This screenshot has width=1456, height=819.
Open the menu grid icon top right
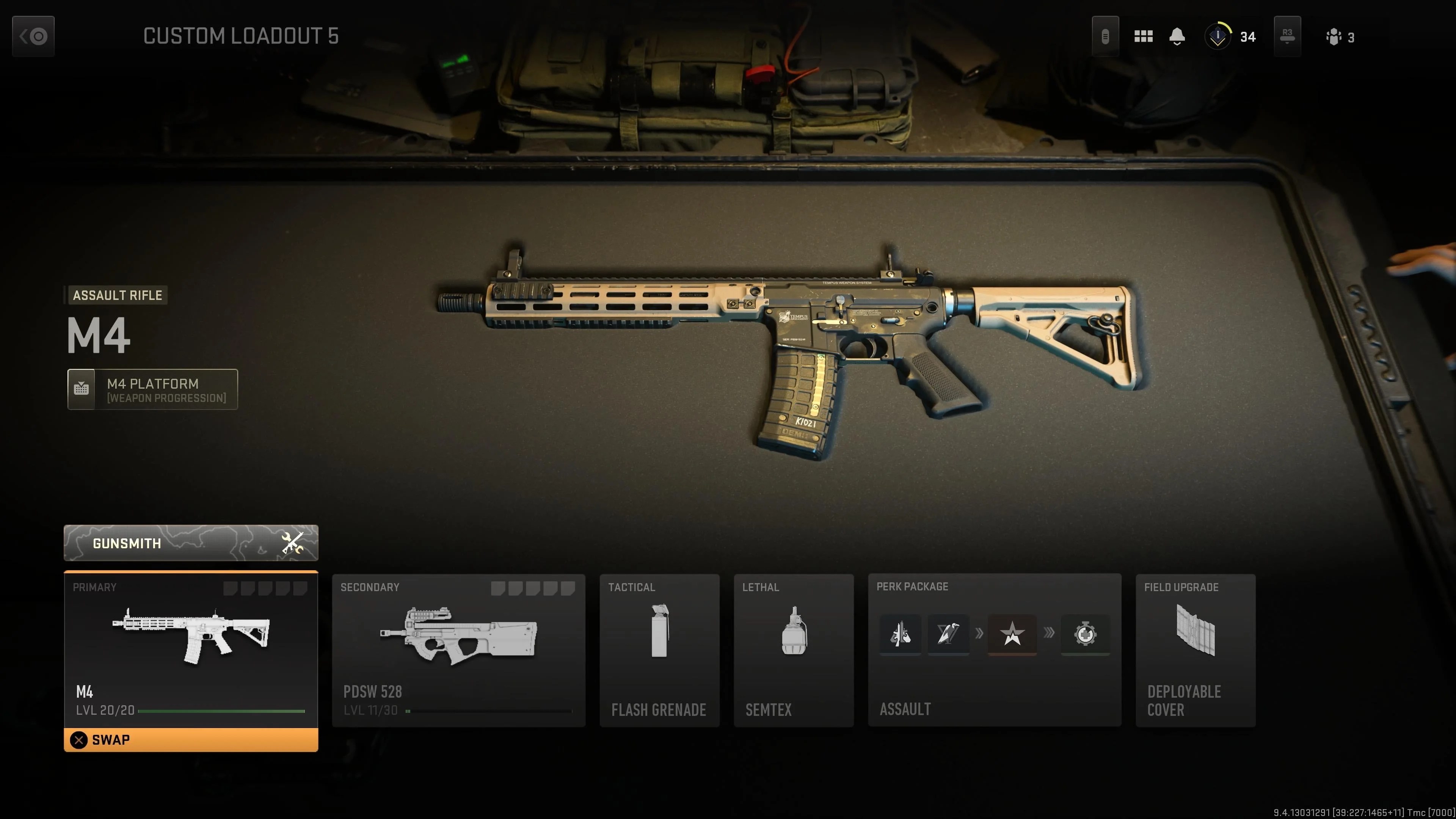click(1144, 36)
